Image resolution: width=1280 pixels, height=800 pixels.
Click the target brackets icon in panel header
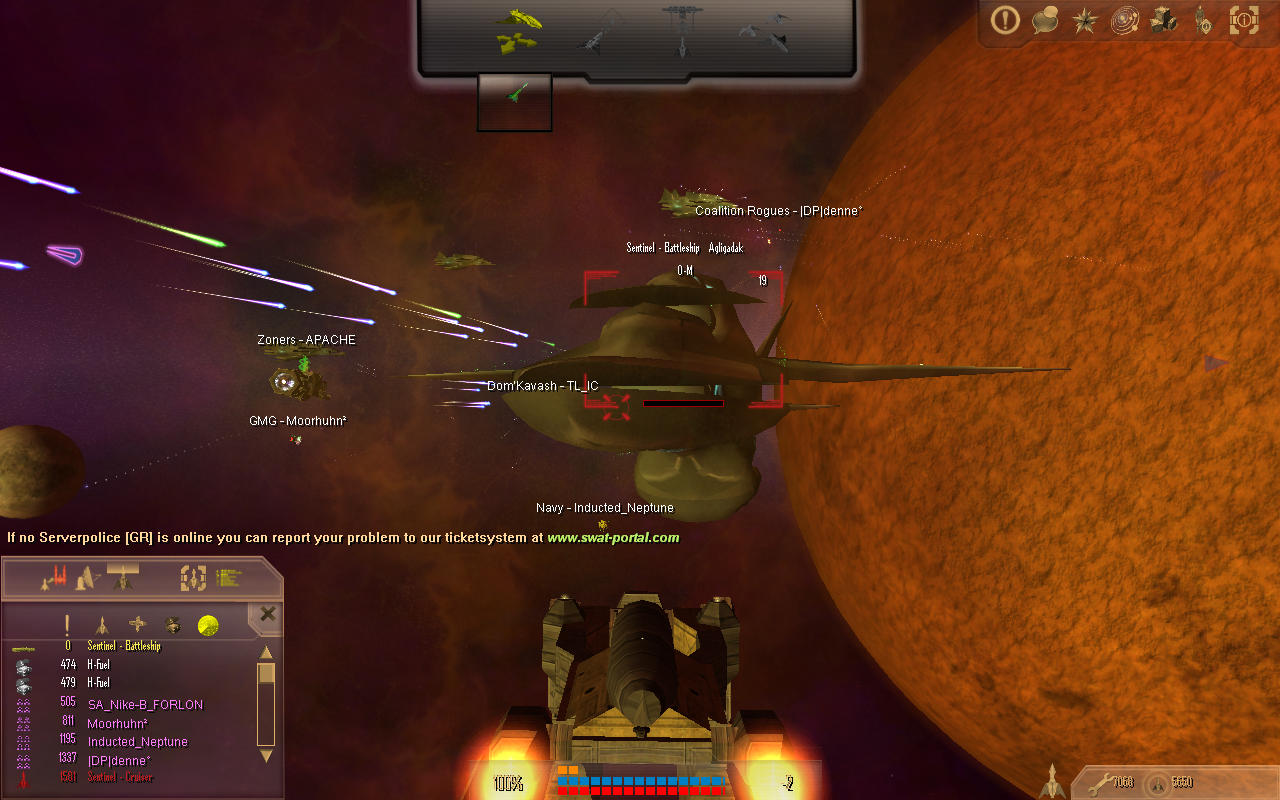coord(190,576)
